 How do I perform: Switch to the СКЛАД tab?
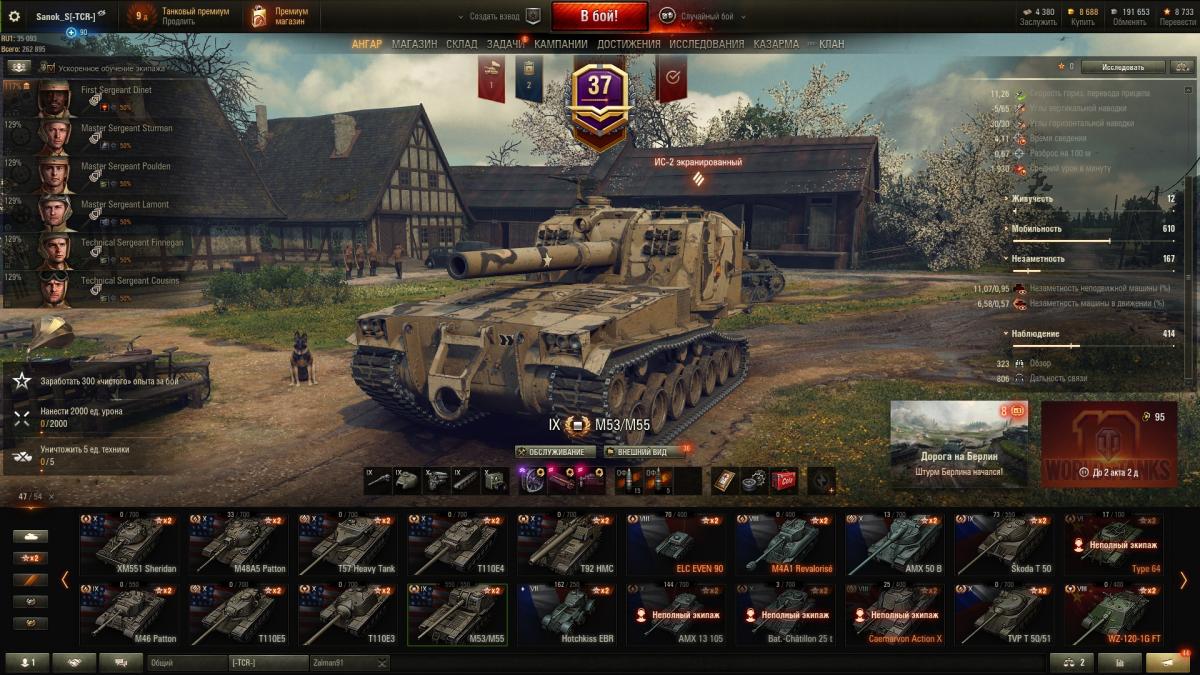click(461, 44)
